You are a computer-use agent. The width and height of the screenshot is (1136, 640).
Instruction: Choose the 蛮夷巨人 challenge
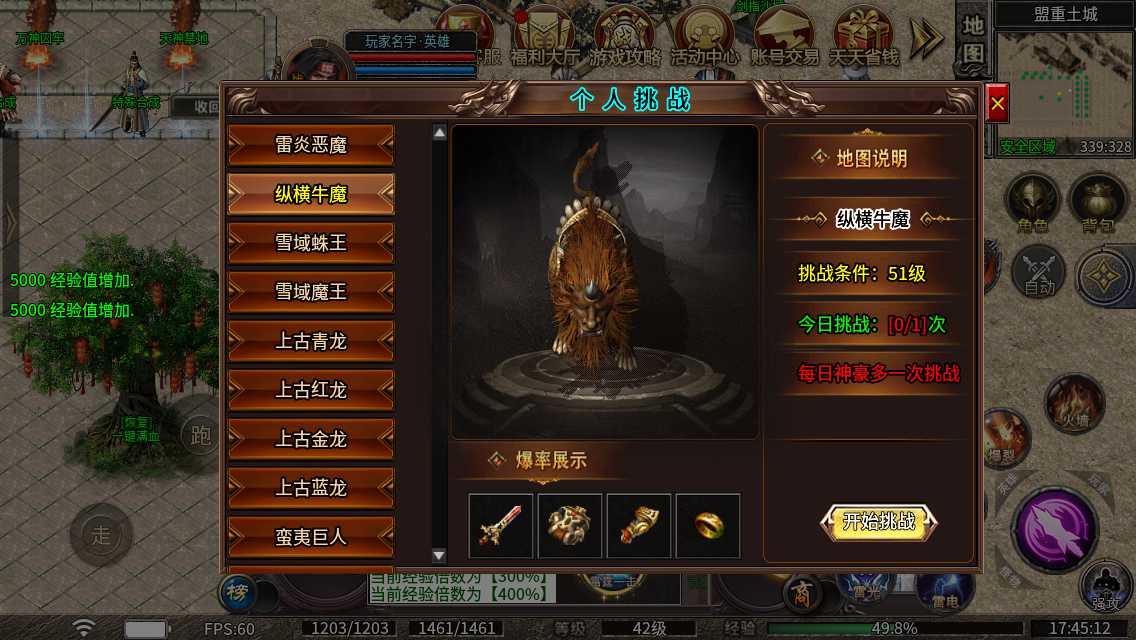pyautogui.click(x=311, y=537)
